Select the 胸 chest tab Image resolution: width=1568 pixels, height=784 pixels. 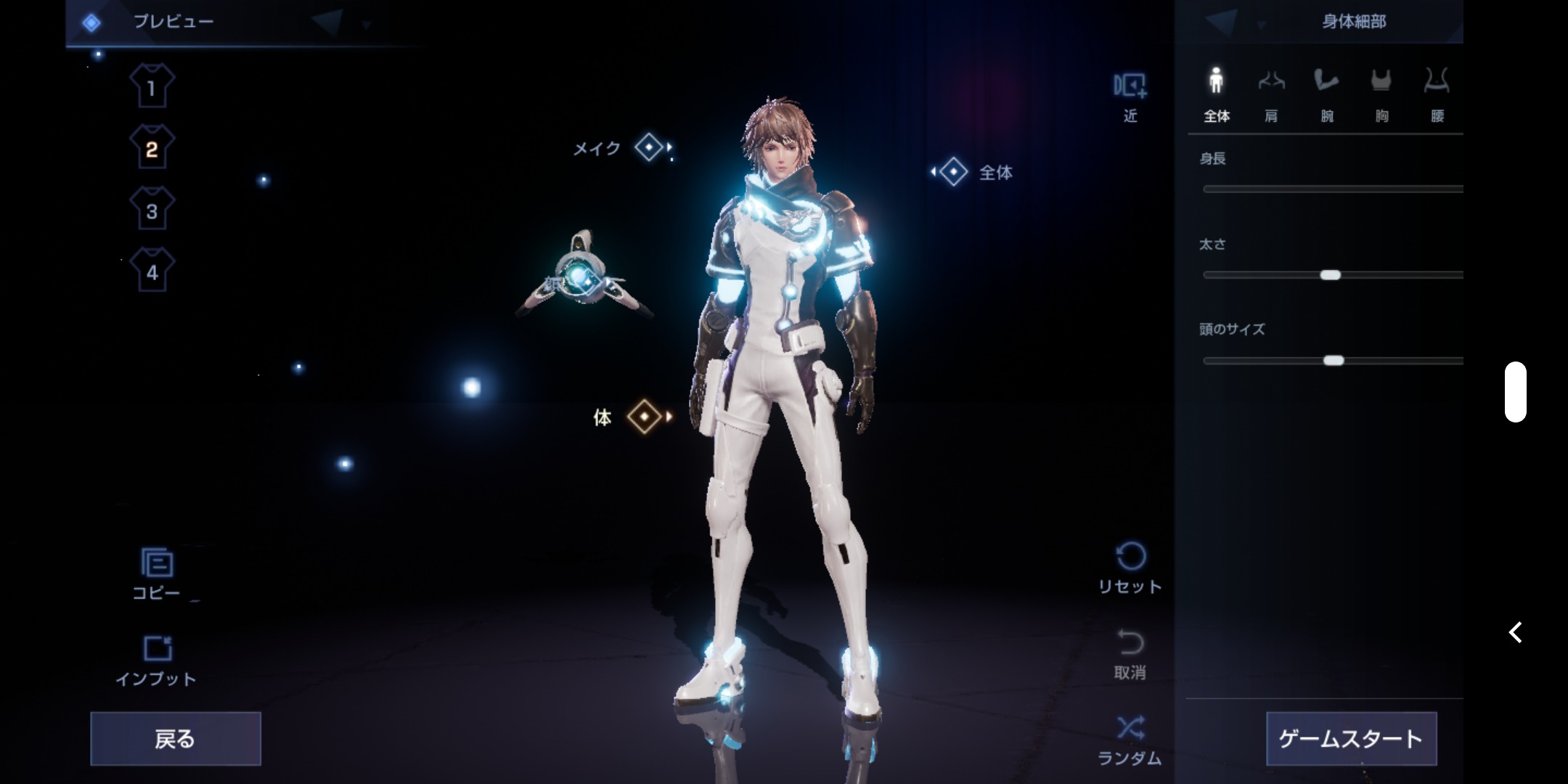coord(1381,94)
